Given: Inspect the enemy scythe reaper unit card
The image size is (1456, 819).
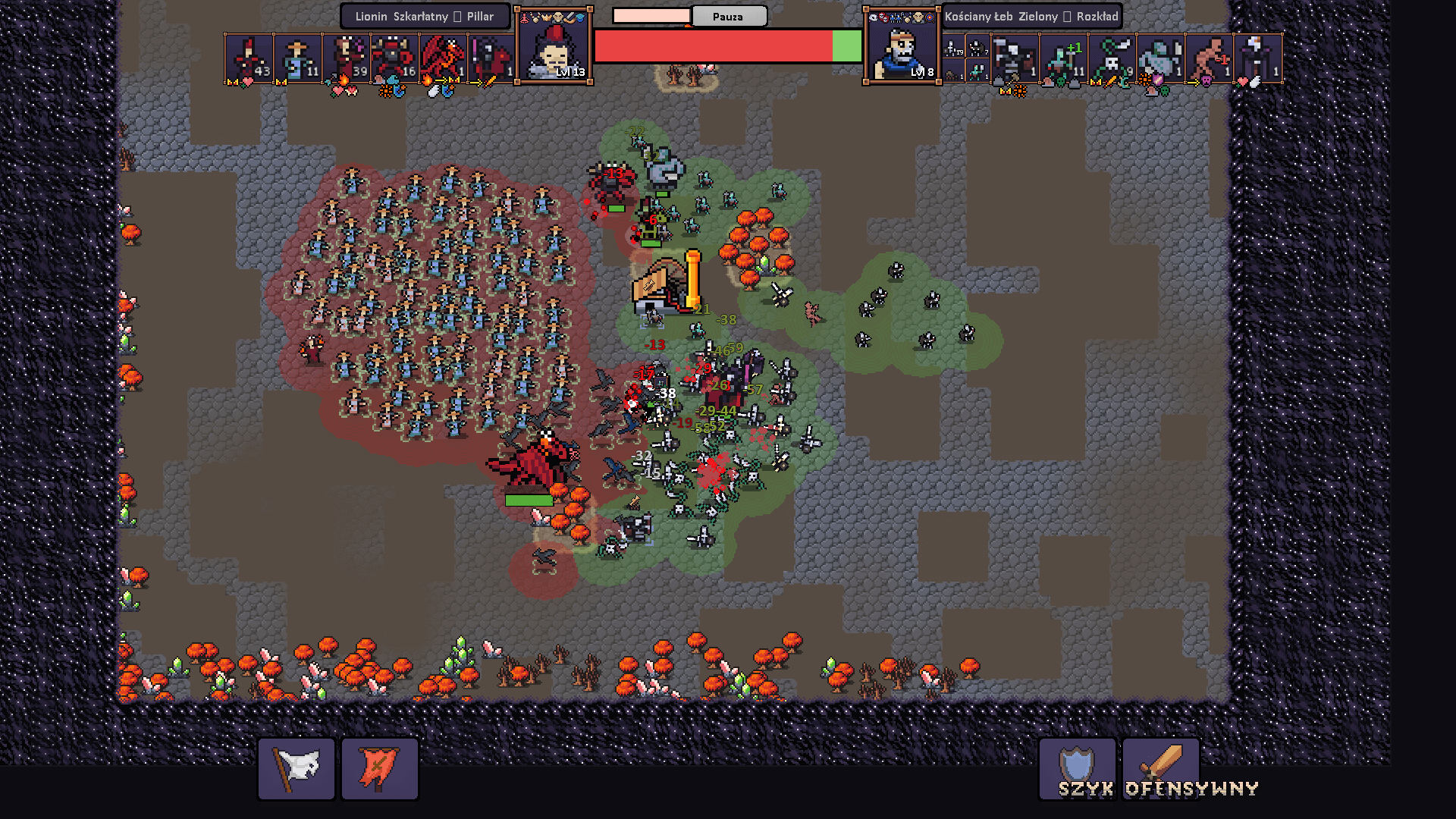Looking at the screenshot, I should [x=1015, y=58].
